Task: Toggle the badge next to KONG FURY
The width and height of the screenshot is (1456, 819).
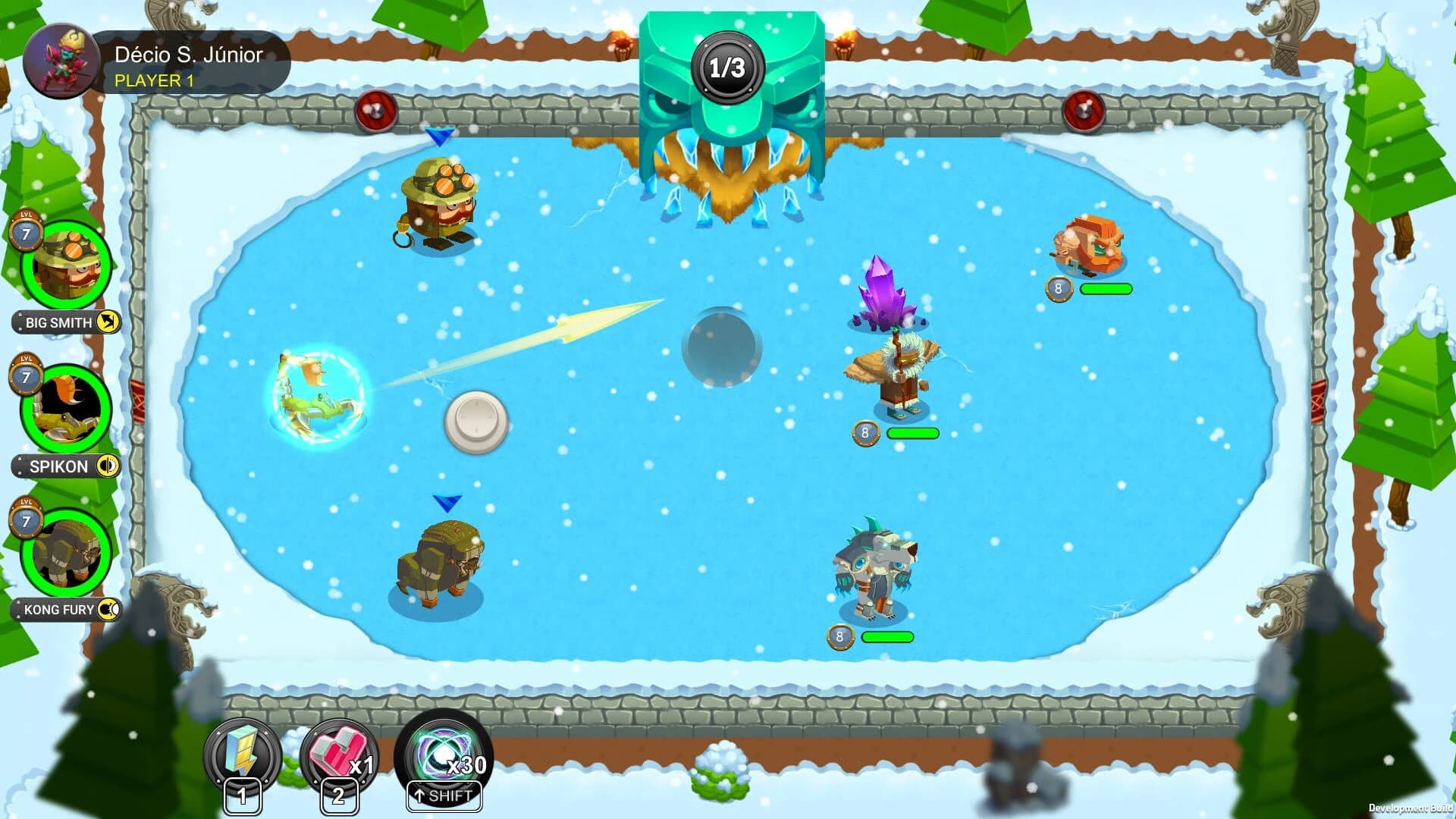Action: click(x=108, y=610)
